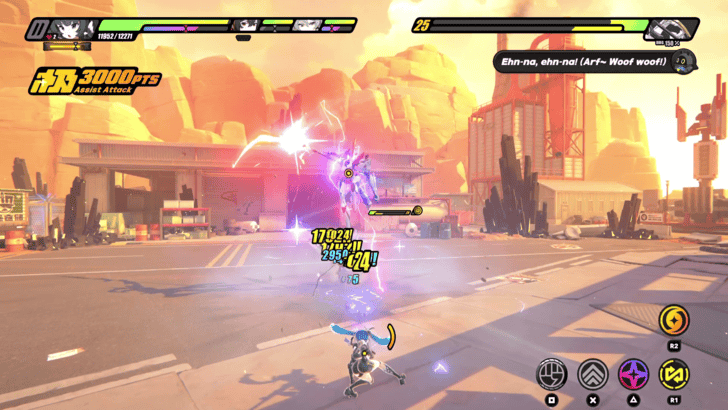Screen dimensions: 728x410
Task: Switch agents with the yellow swap button
Action: point(673,374)
